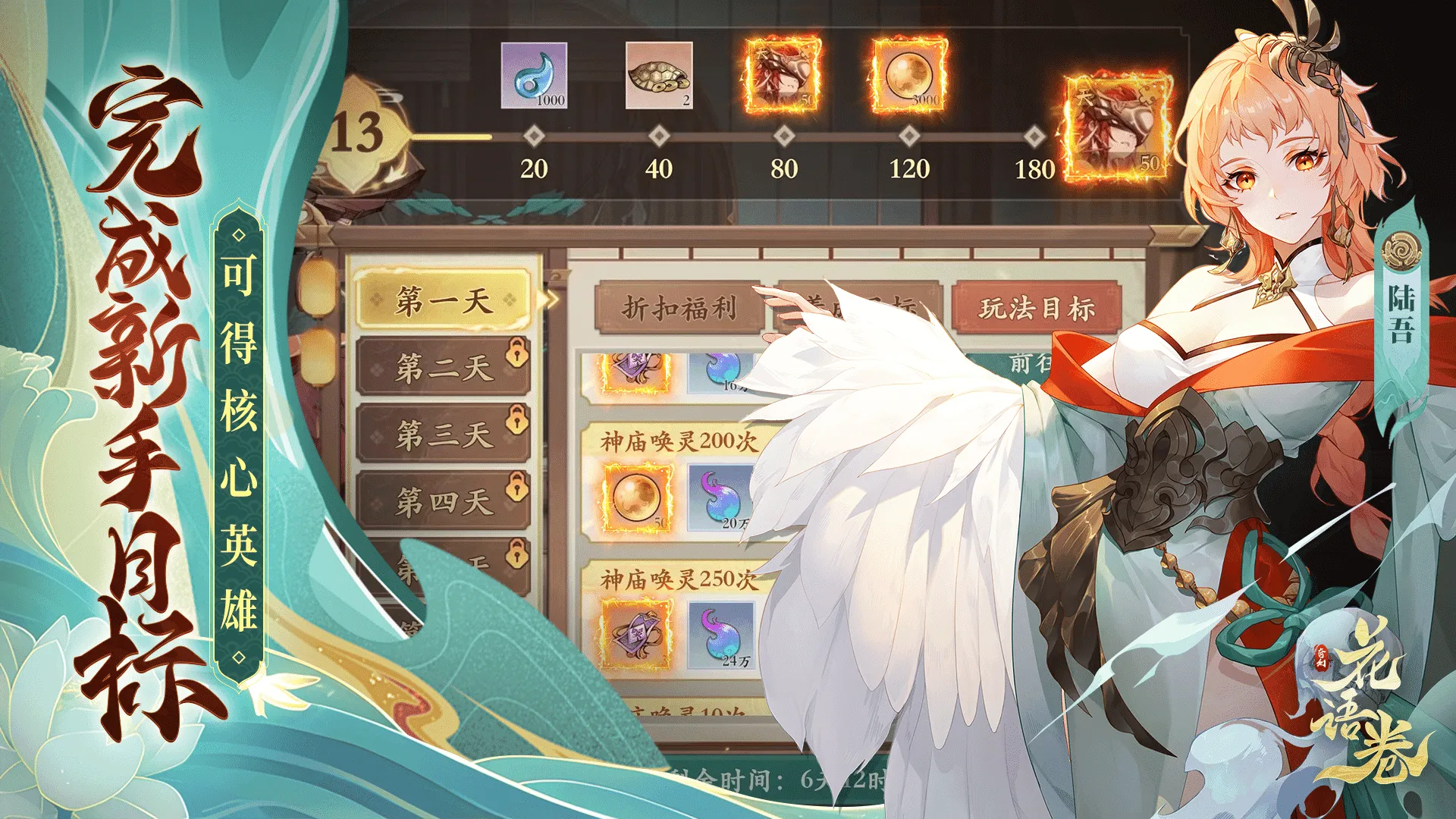
Task: Claim the turtle shell x2 reward item
Action: (x=659, y=74)
